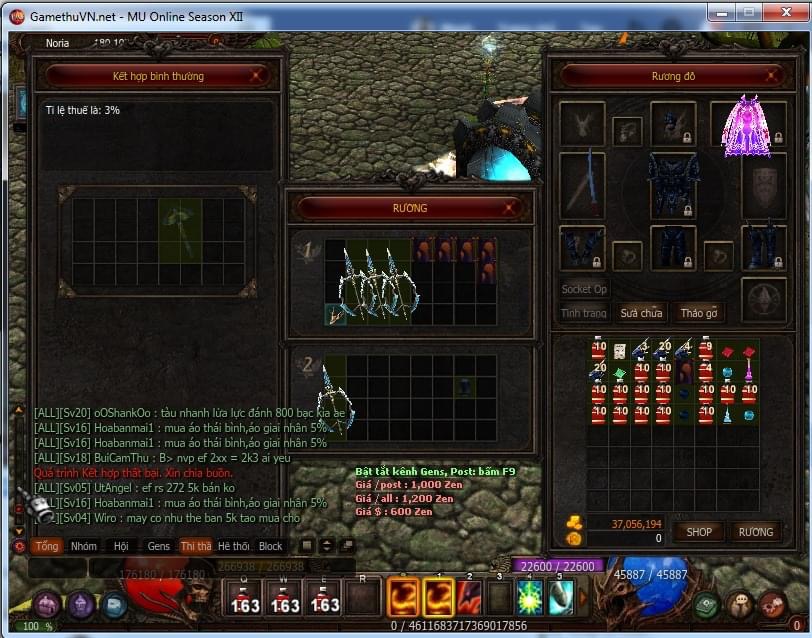Click the RƯƠNG button beside SHOP
The width and height of the screenshot is (812, 638).
[756, 532]
